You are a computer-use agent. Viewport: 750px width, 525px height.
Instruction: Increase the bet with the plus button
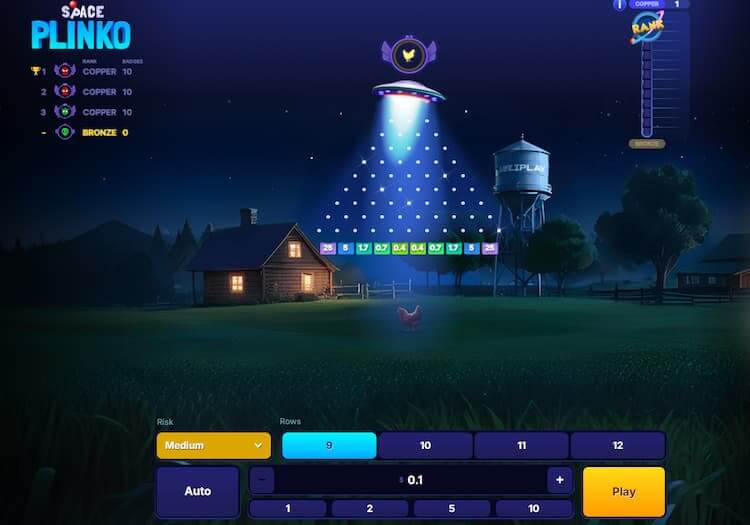(560, 480)
